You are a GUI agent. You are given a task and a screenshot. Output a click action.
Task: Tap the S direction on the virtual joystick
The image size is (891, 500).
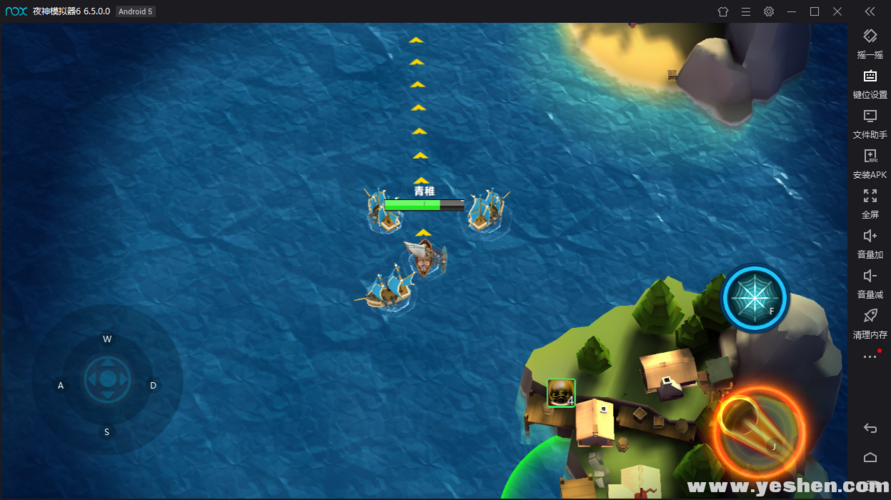(107, 431)
